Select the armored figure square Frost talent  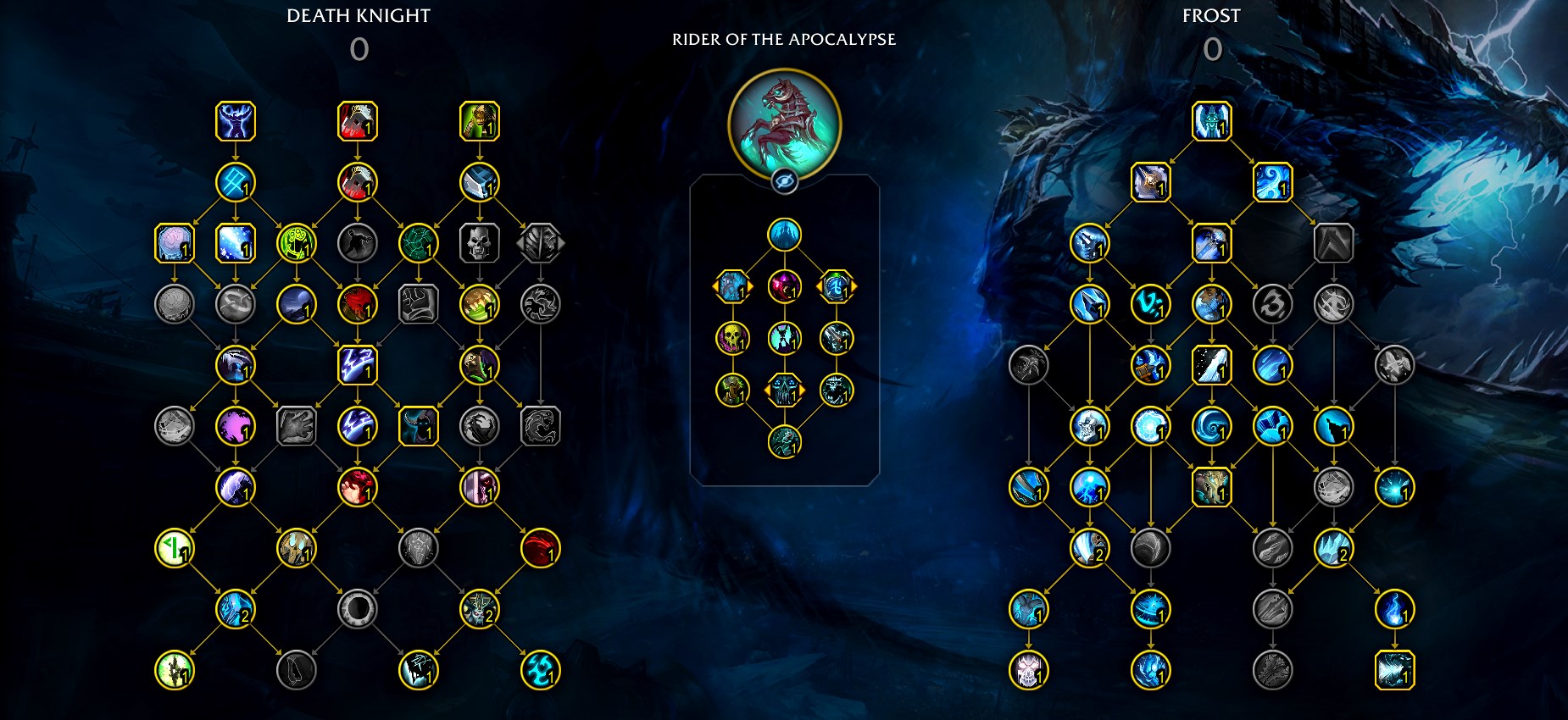click(x=1212, y=487)
